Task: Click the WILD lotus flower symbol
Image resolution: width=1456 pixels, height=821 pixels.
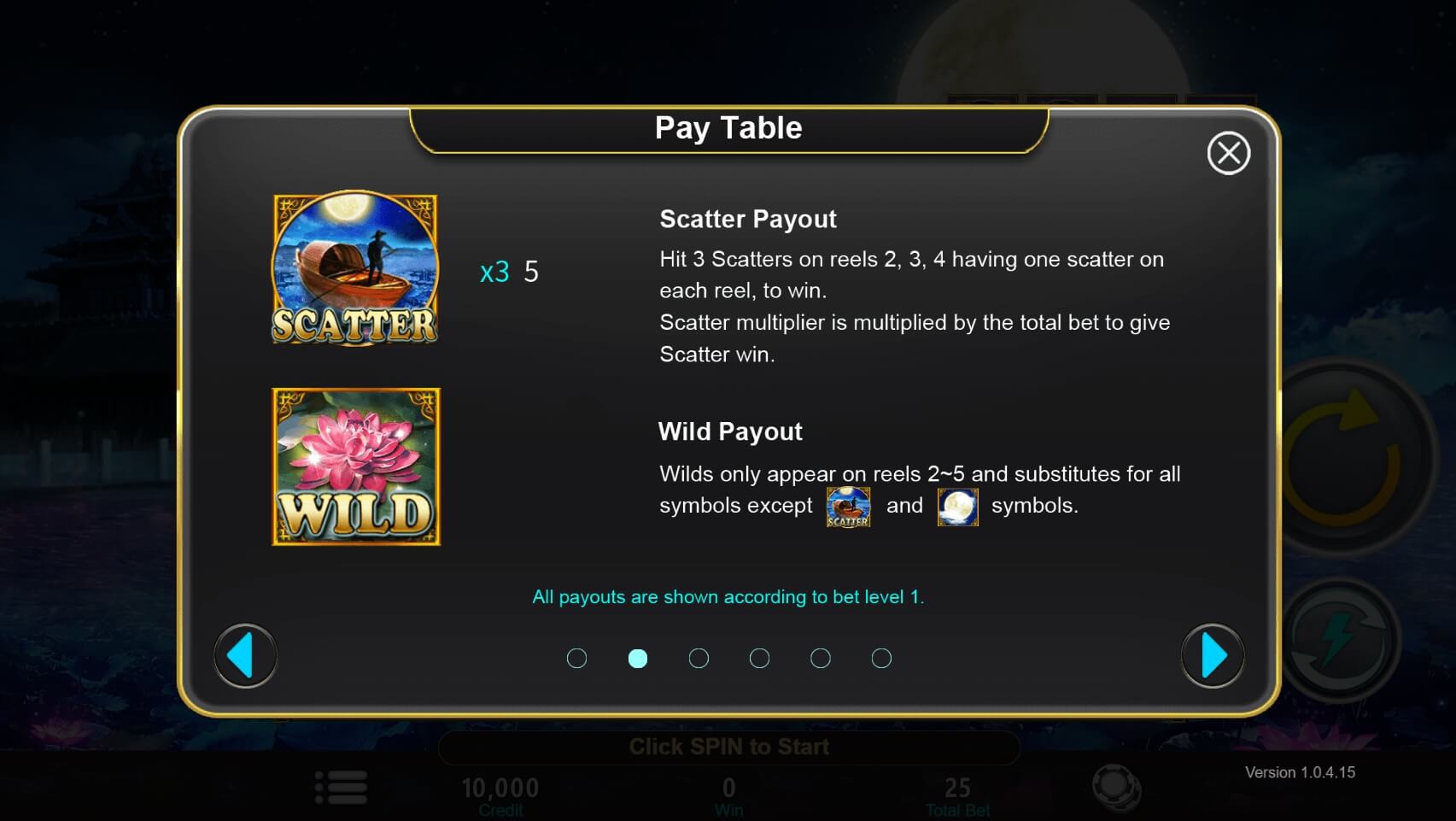Action: click(x=354, y=466)
